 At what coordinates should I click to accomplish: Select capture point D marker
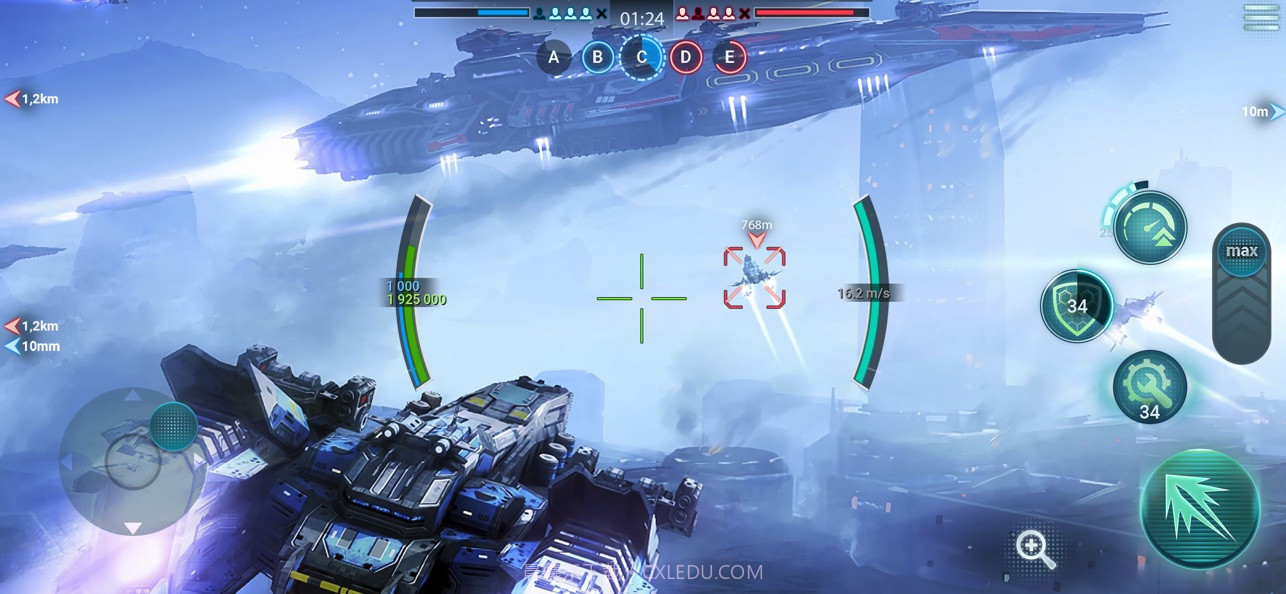click(685, 57)
